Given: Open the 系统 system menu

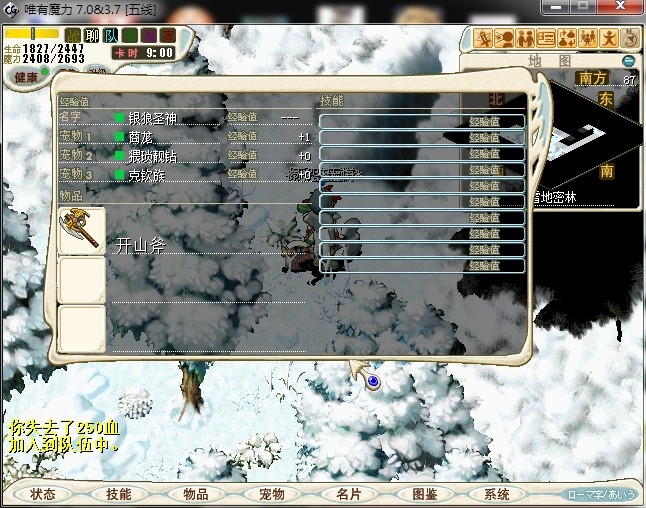Looking at the screenshot, I should (x=496, y=494).
